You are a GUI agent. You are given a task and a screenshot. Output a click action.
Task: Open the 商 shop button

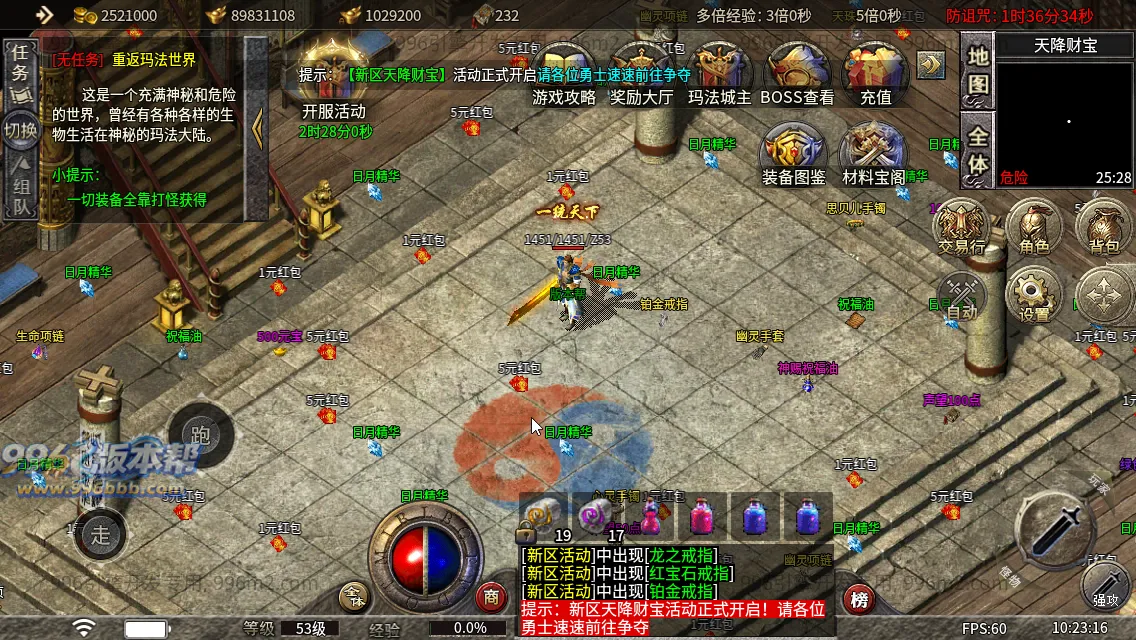pos(491,597)
